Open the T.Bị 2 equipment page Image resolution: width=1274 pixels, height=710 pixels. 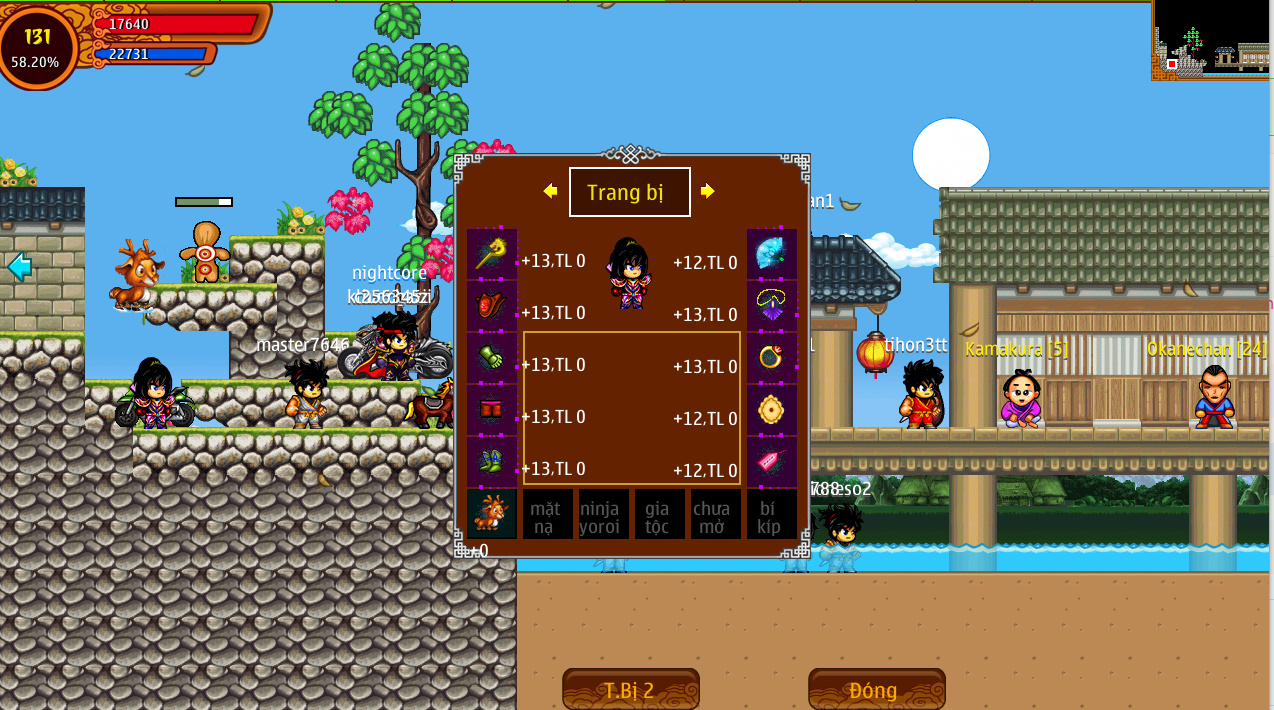point(630,690)
